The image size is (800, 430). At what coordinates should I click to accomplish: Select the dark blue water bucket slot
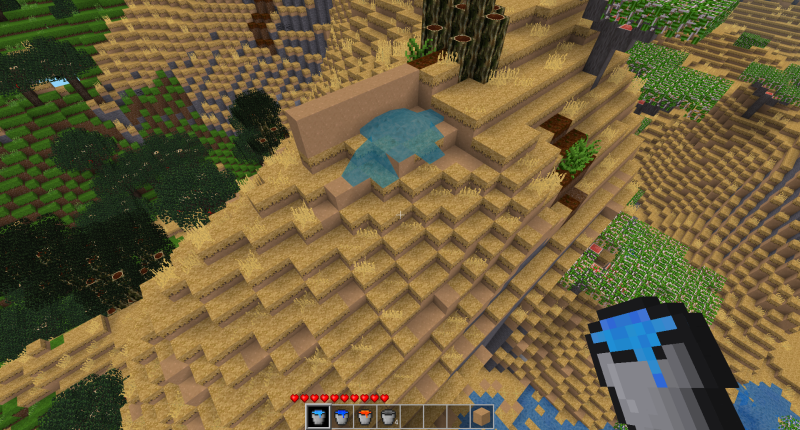point(341,417)
